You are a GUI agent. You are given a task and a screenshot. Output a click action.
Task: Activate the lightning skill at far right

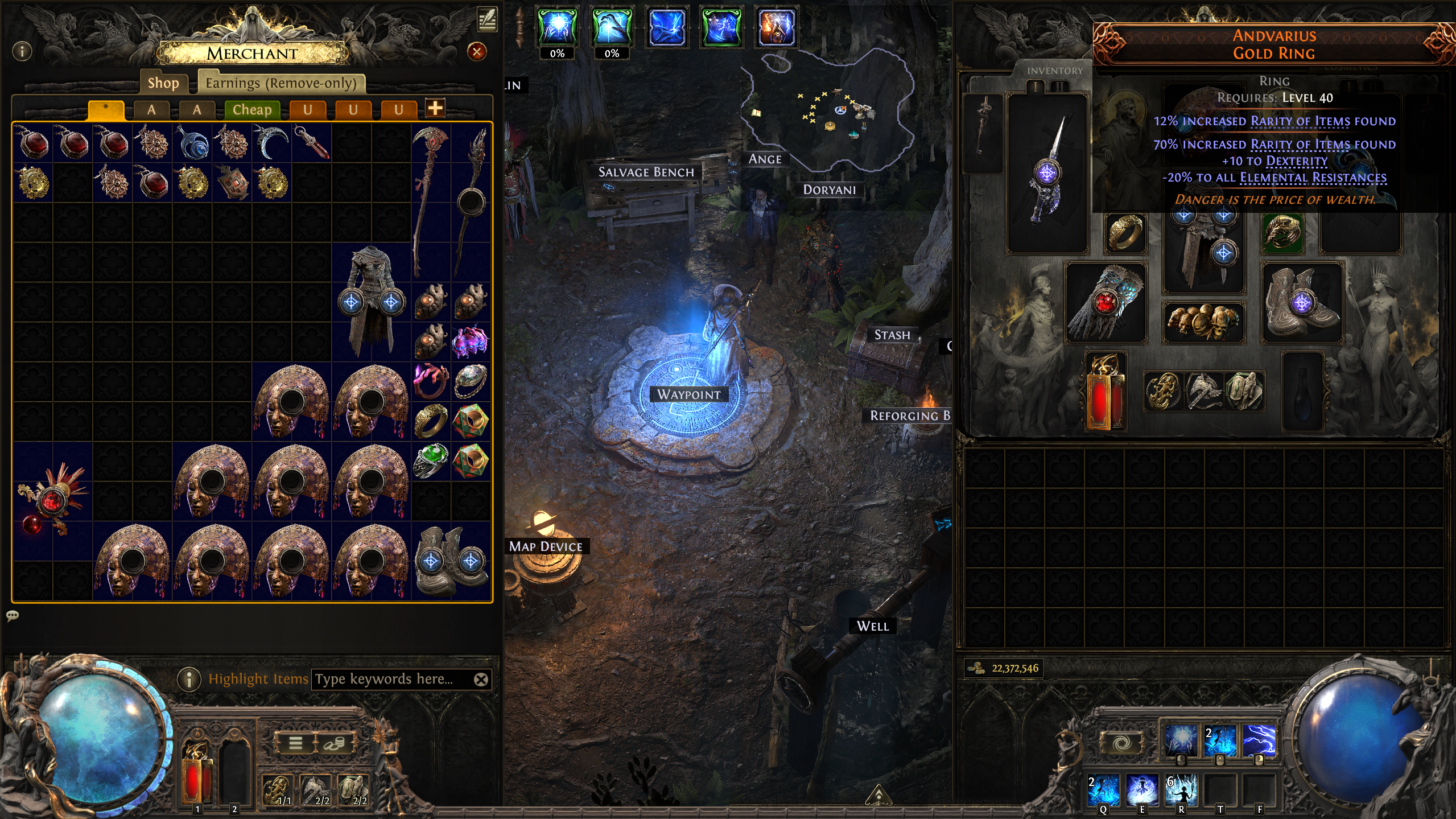coord(1259,740)
